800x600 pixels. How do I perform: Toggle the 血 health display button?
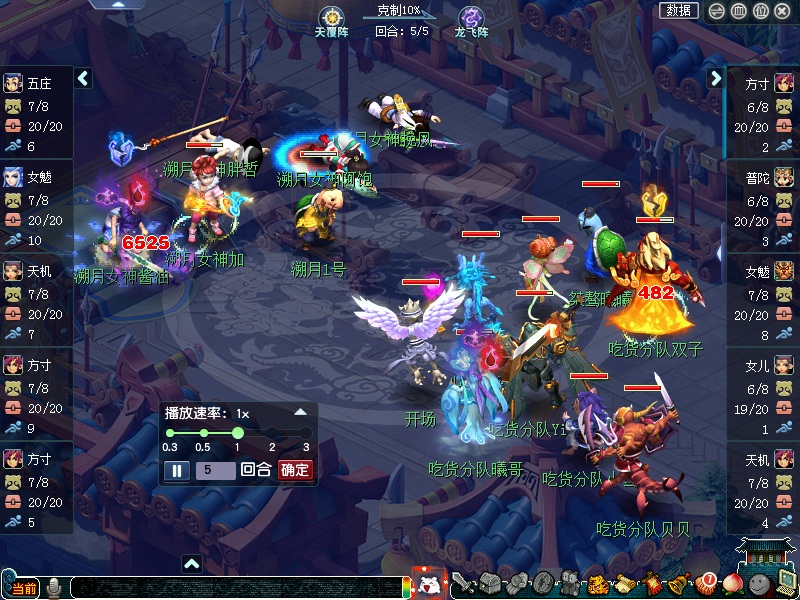click(x=738, y=11)
